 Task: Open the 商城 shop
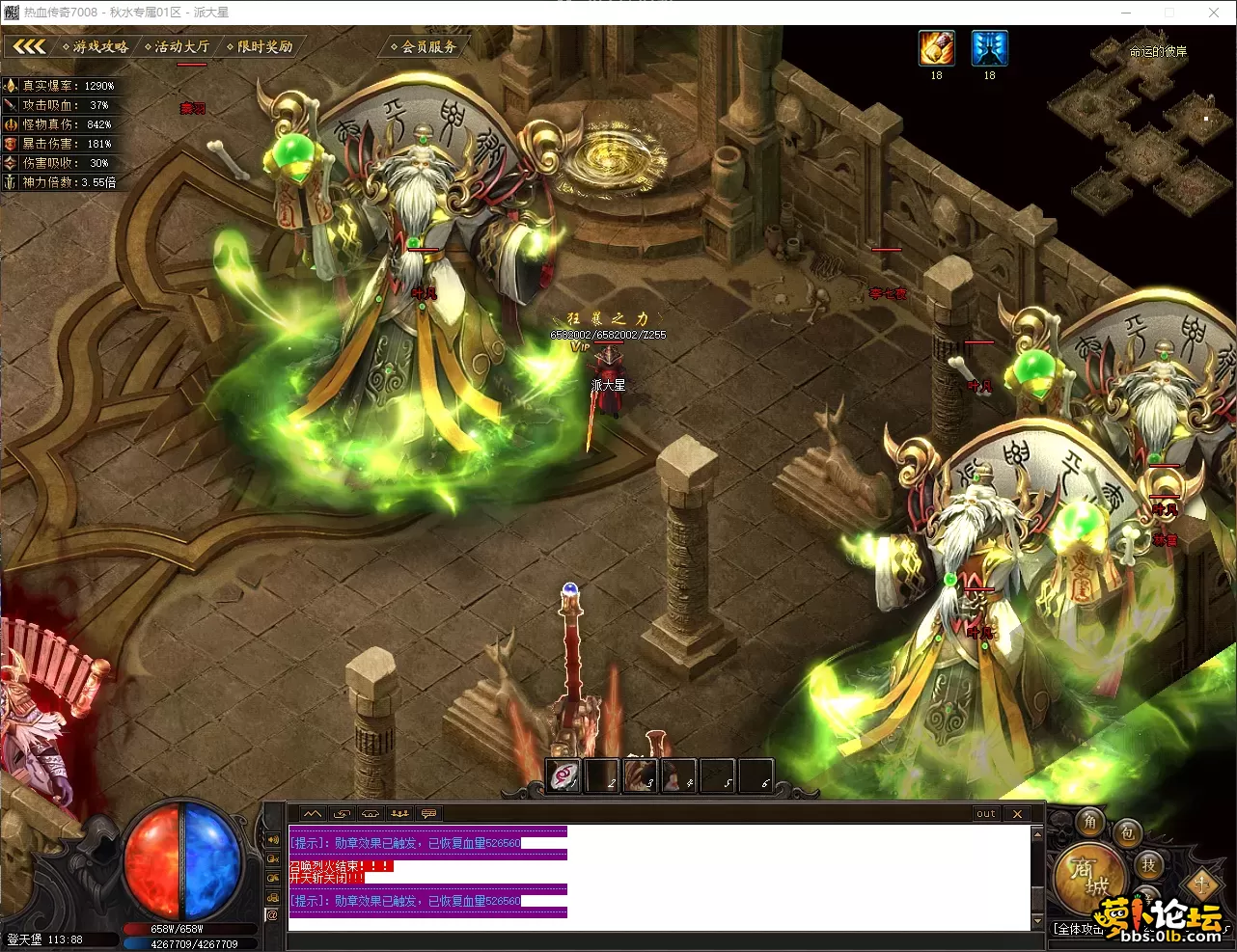tap(1088, 878)
